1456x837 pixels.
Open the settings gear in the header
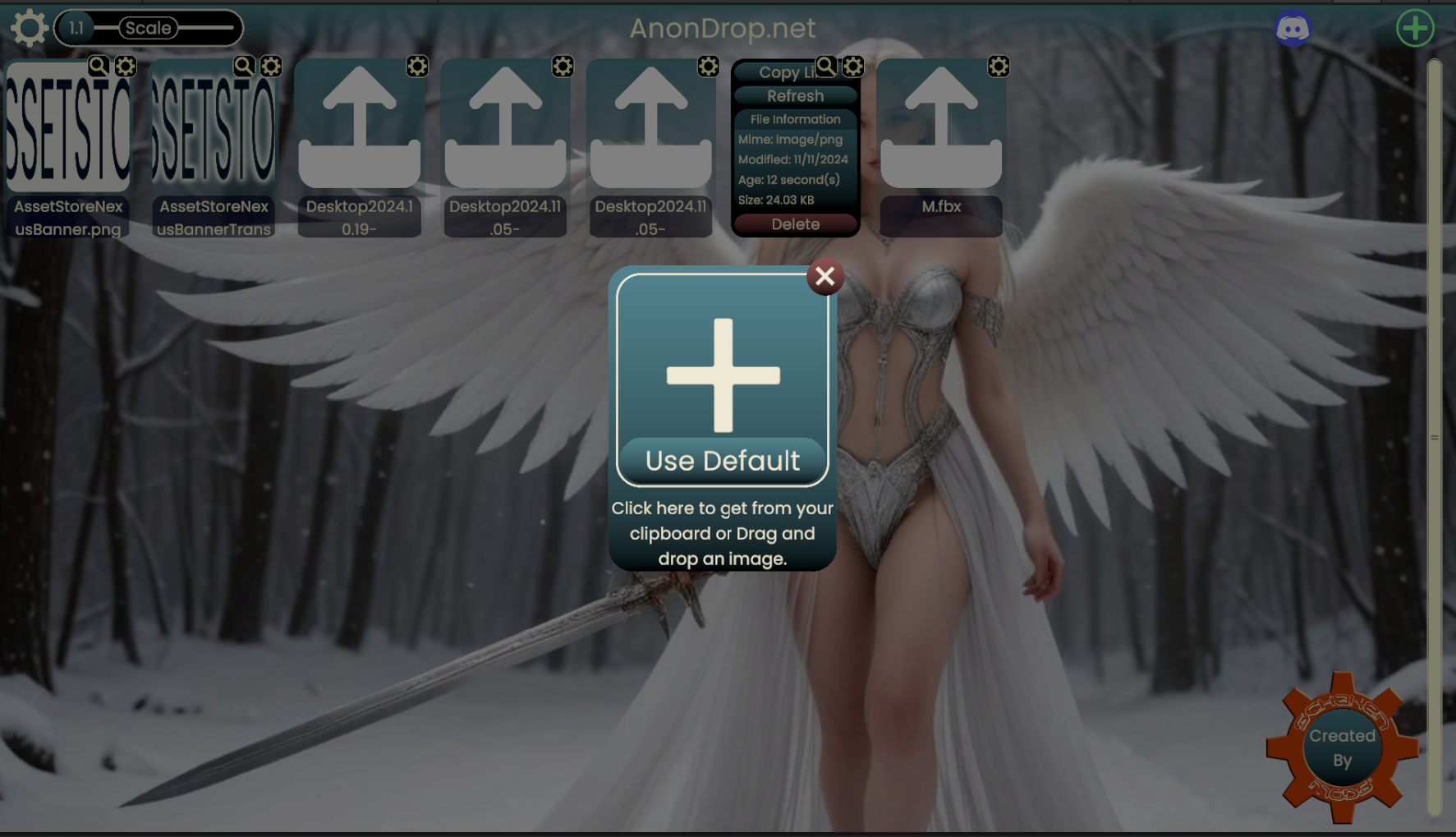click(x=29, y=28)
